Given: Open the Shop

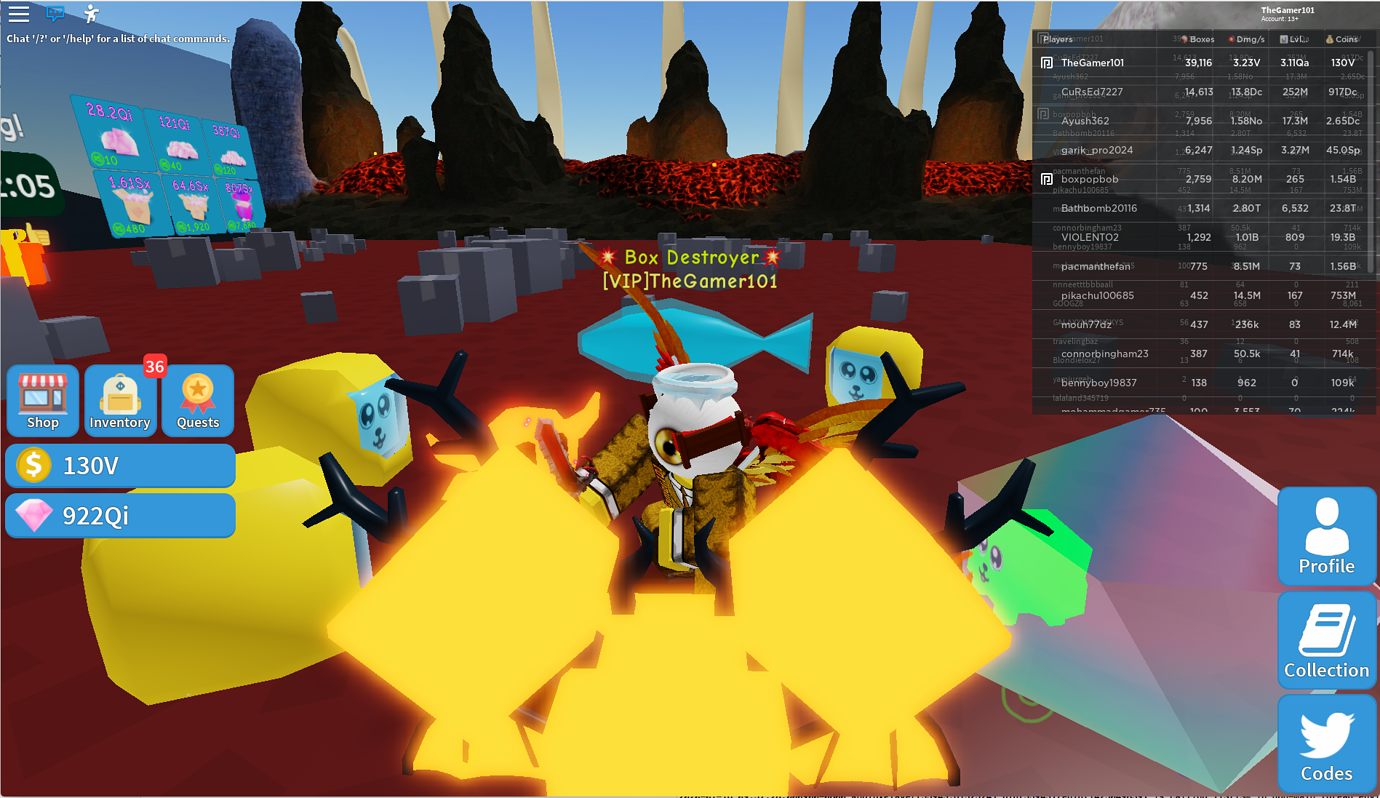Looking at the screenshot, I should point(42,400).
